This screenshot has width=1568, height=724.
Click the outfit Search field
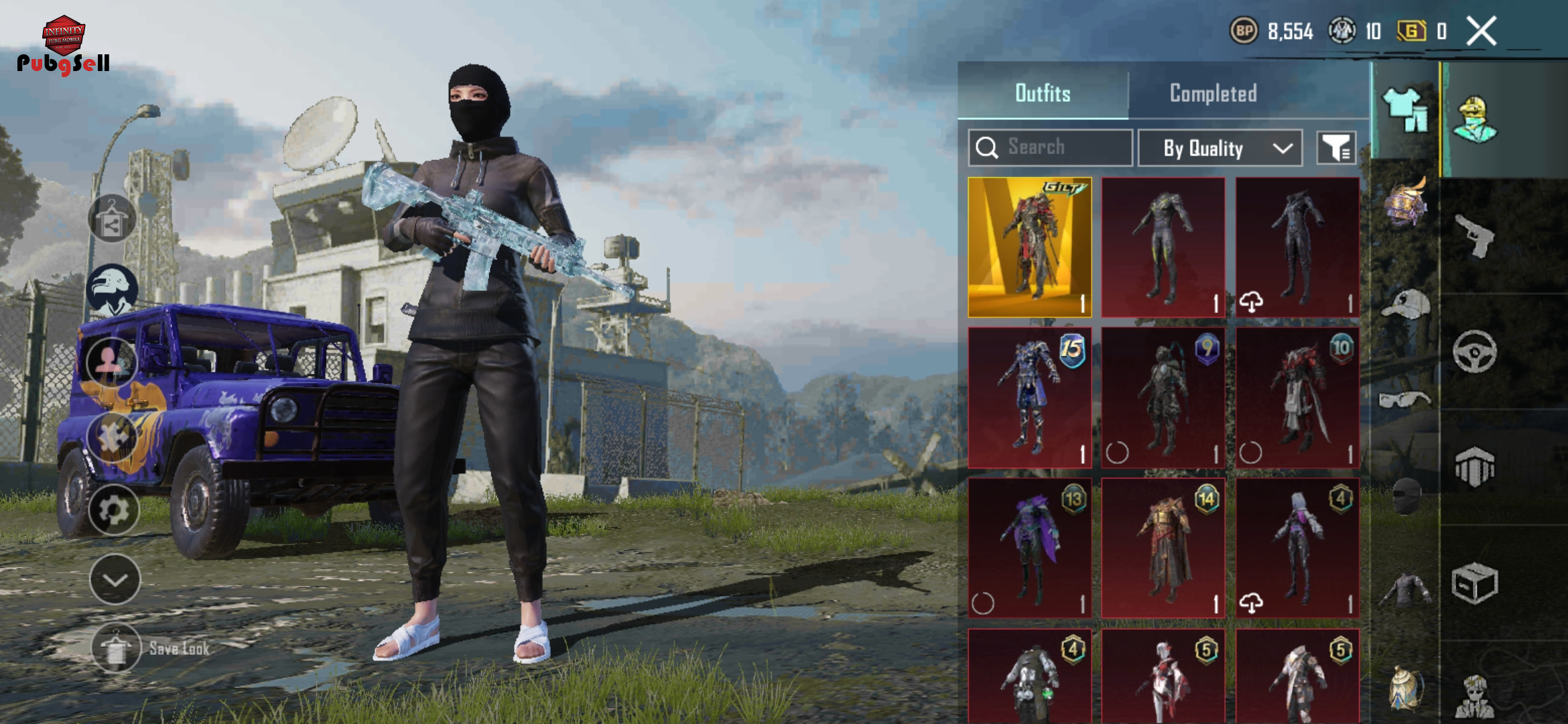point(1050,147)
